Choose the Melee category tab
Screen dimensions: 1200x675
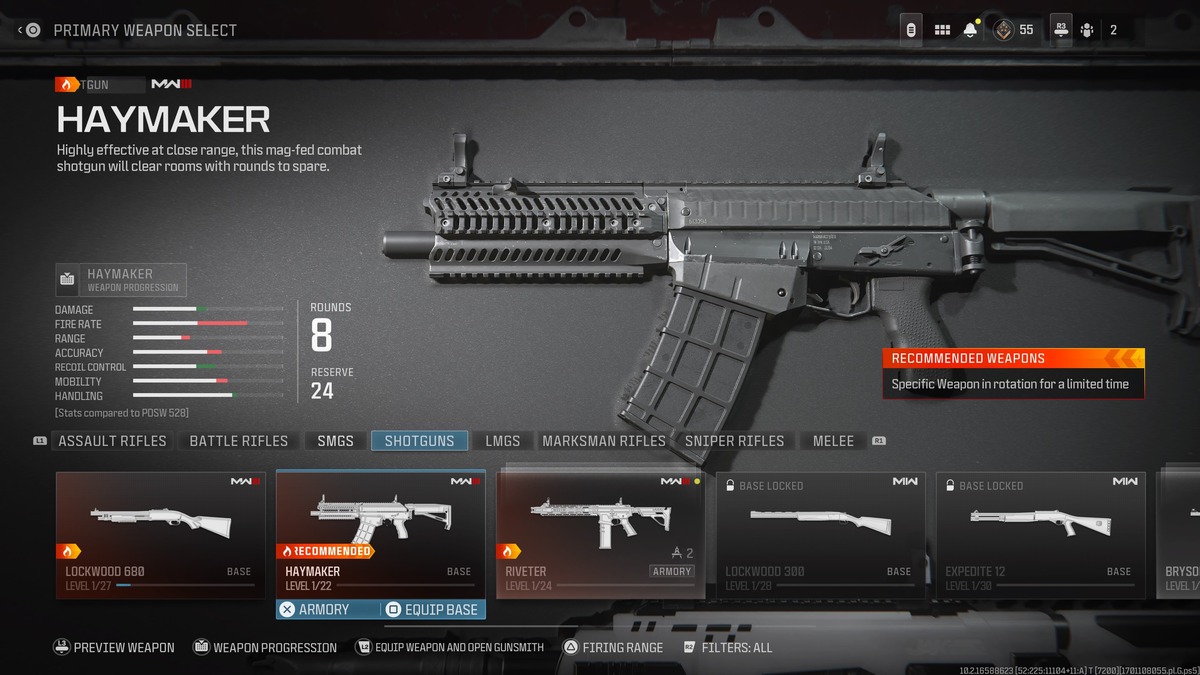[833, 441]
